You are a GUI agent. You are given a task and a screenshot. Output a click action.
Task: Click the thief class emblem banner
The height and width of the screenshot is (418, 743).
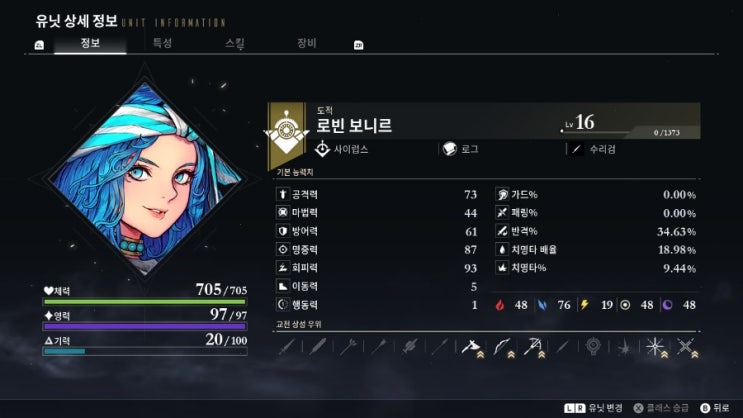click(287, 134)
